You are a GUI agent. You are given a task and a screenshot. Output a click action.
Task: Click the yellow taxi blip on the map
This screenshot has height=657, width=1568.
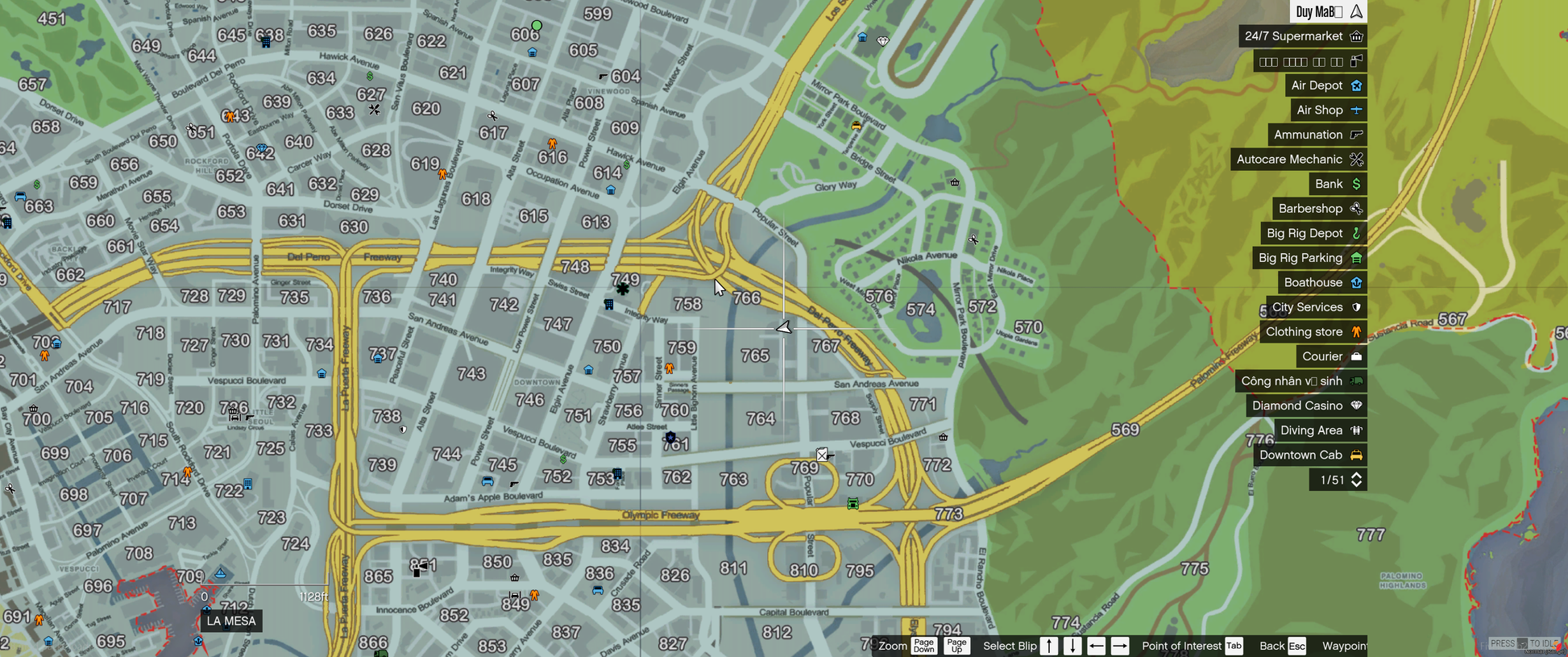pos(856,125)
